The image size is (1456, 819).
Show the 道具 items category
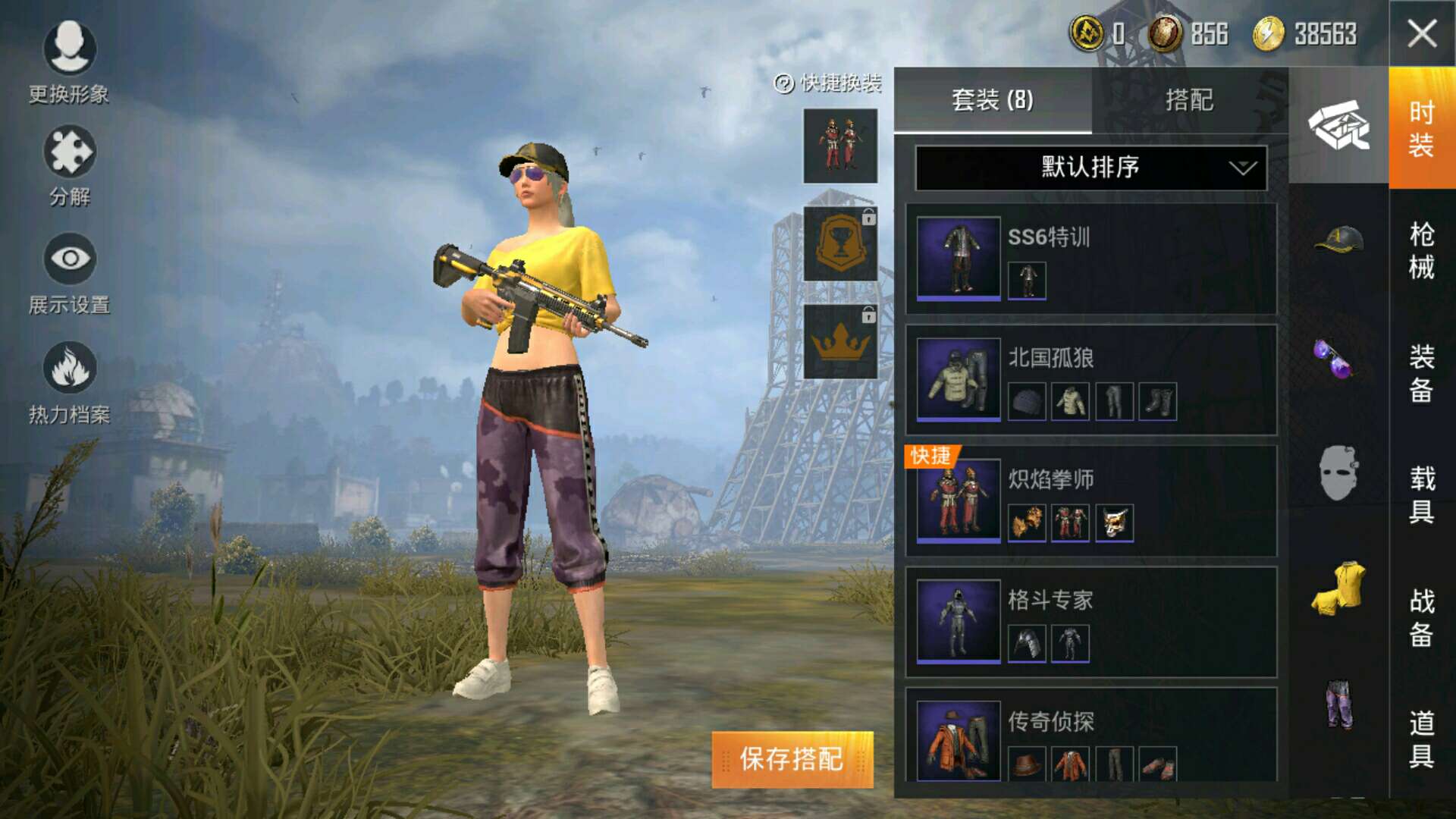click(1421, 739)
